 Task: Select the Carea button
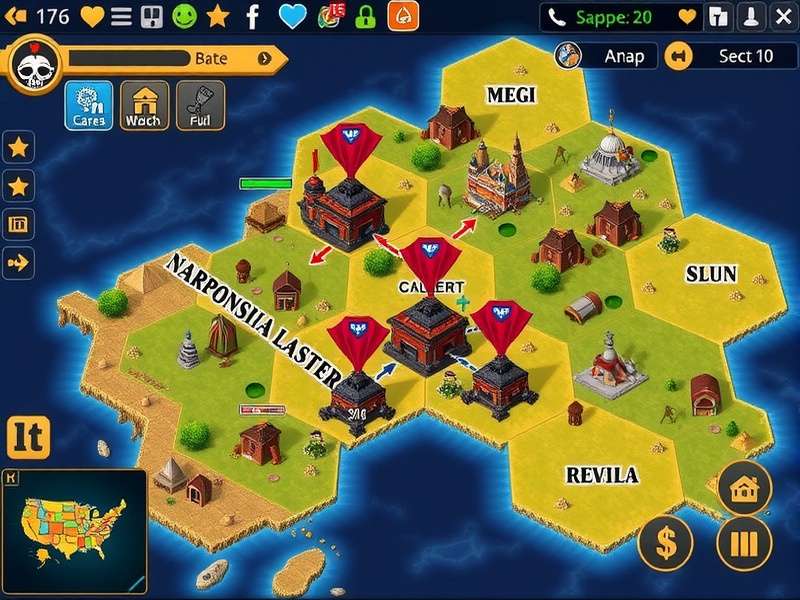pos(88,106)
